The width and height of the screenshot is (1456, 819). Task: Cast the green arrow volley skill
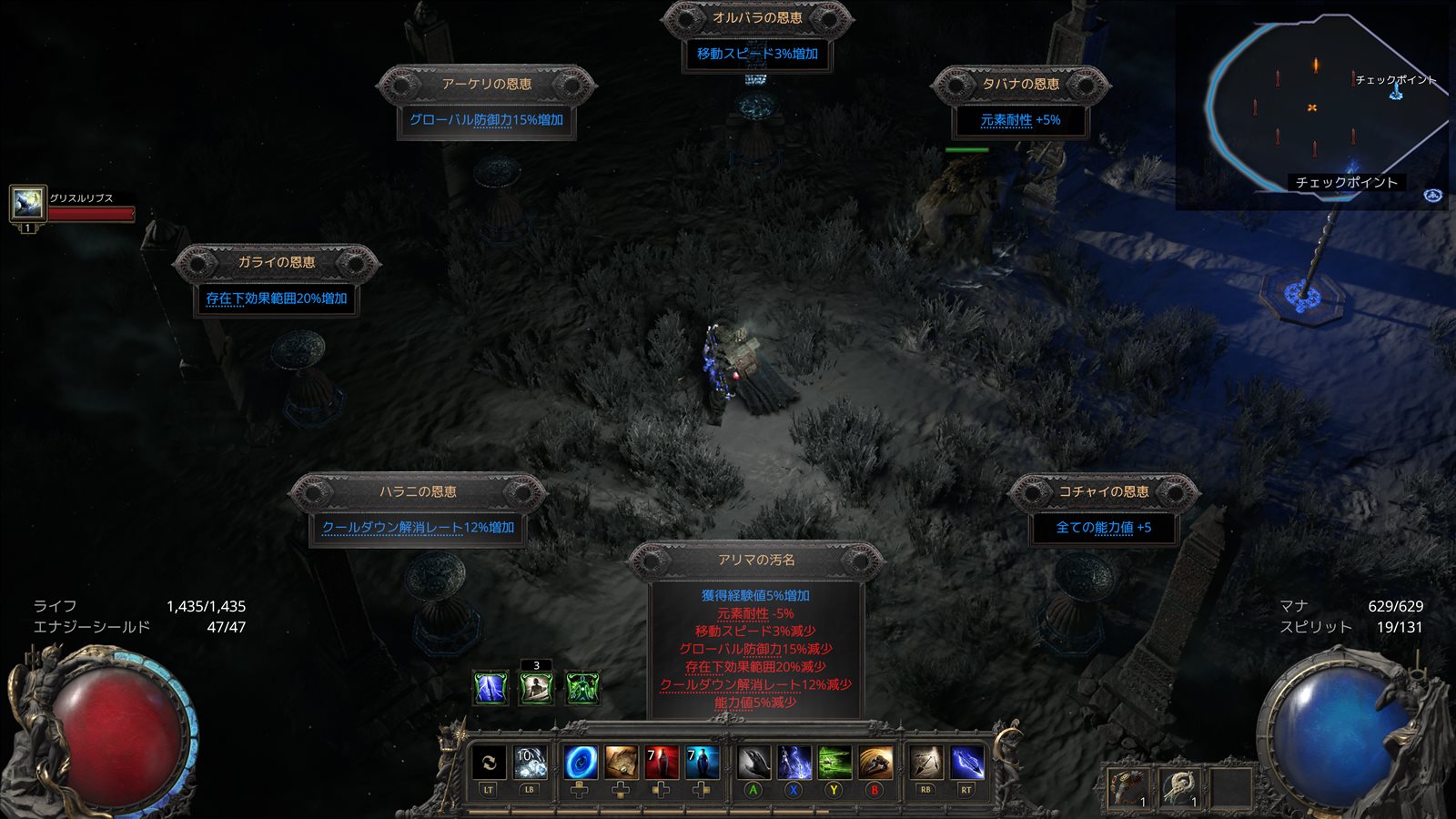(x=834, y=763)
